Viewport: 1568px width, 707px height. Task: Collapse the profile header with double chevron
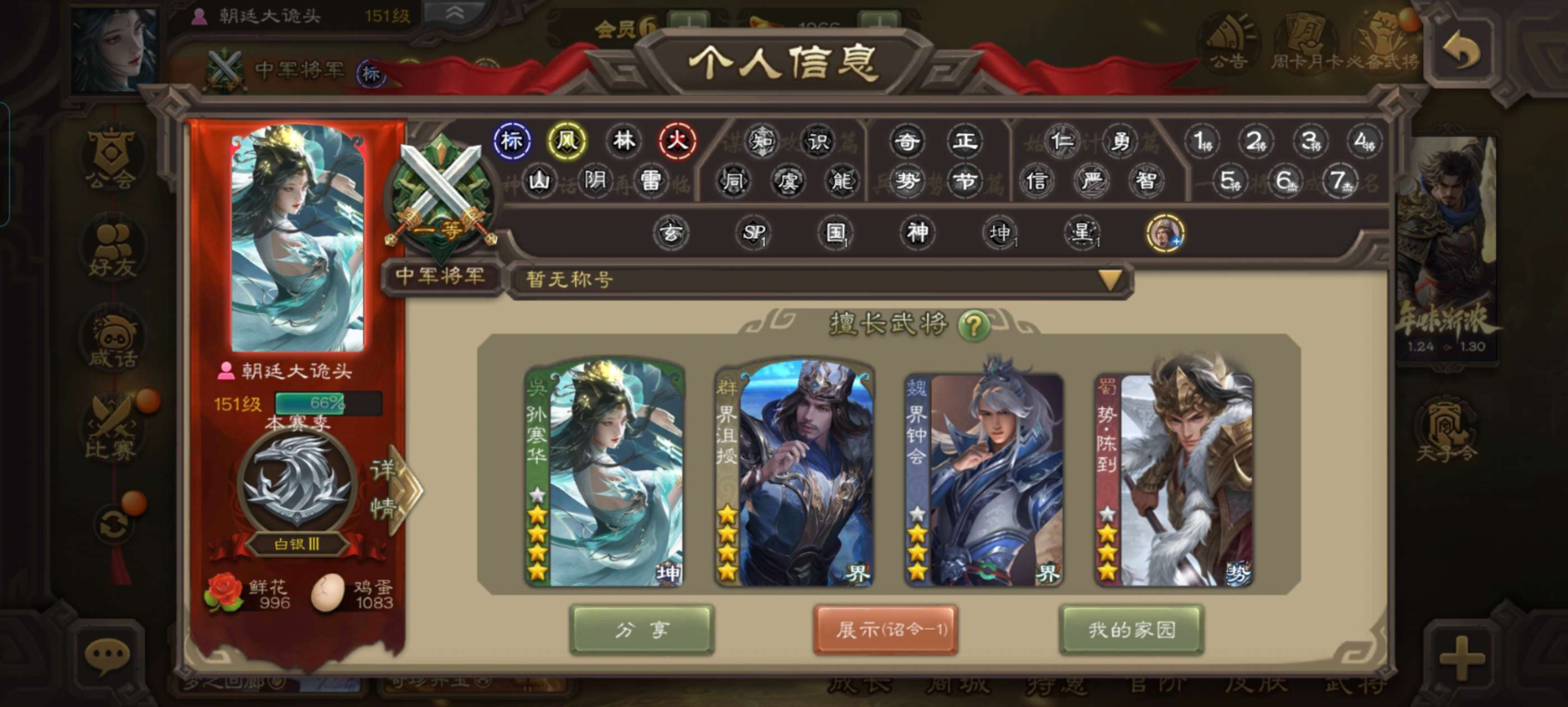(454, 13)
